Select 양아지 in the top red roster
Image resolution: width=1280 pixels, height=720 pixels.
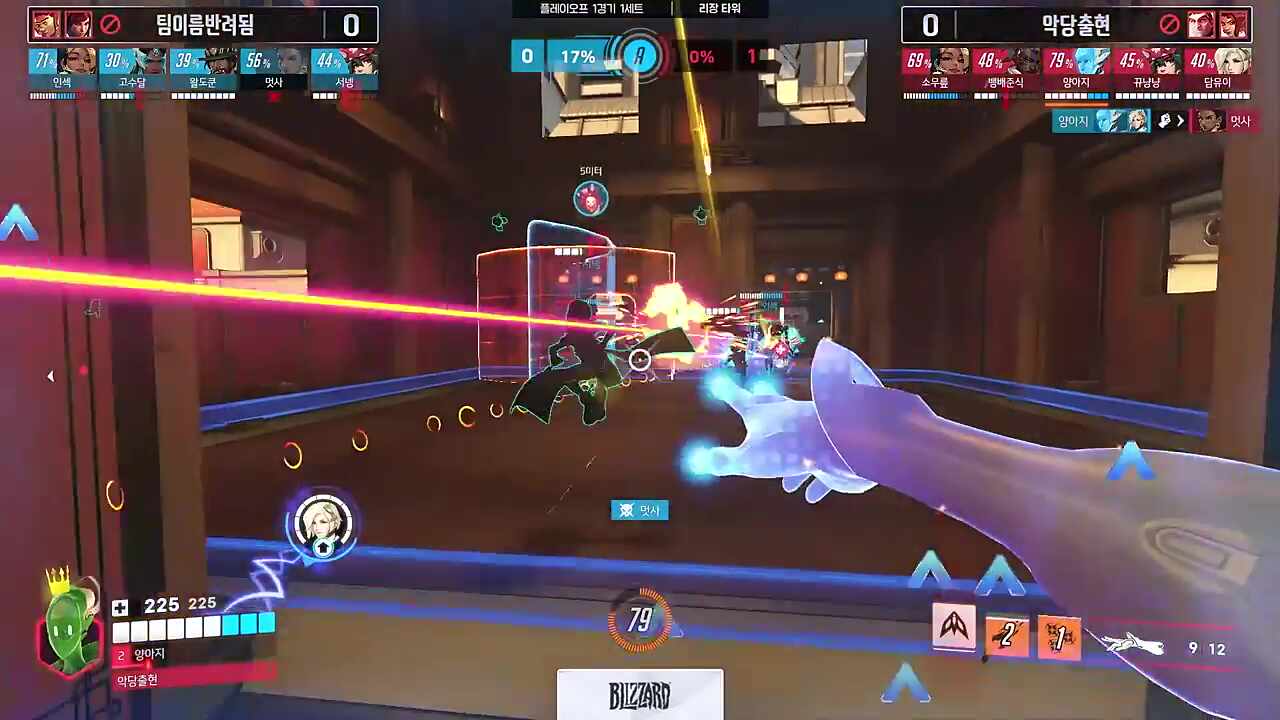coord(1077,70)
